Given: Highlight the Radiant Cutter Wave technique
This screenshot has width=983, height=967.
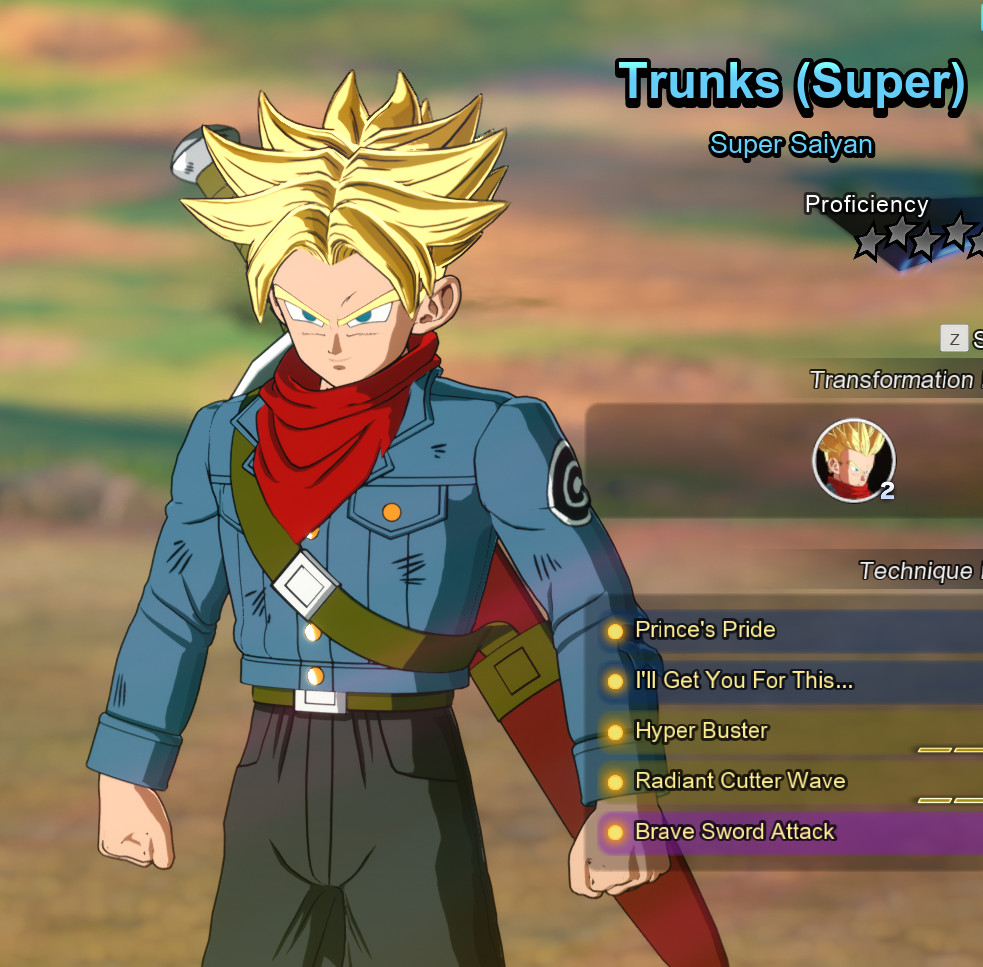Looking at the screenshot, I should 740,781.
